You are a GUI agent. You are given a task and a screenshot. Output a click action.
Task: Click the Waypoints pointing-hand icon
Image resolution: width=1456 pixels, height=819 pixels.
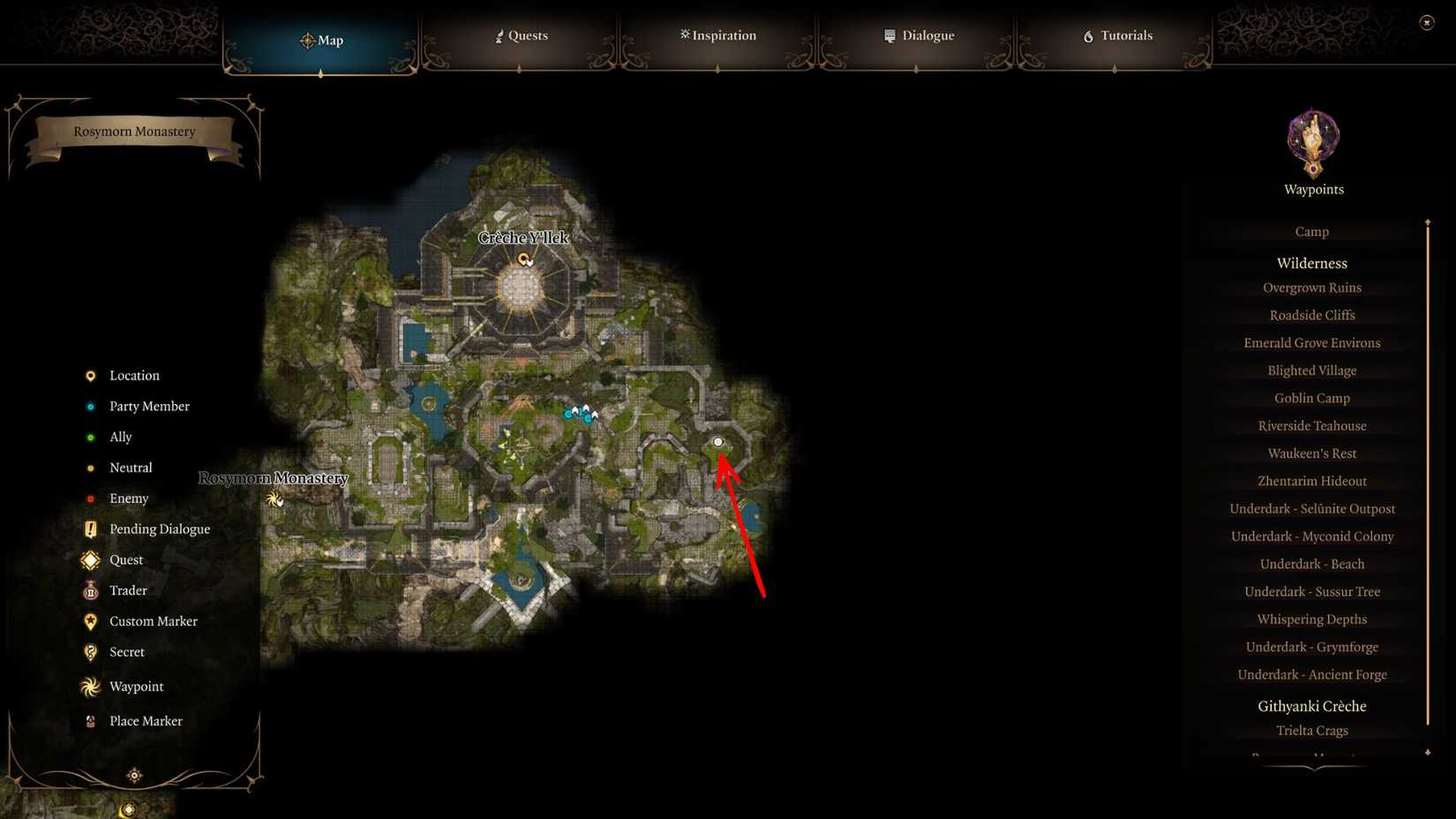1312,139
